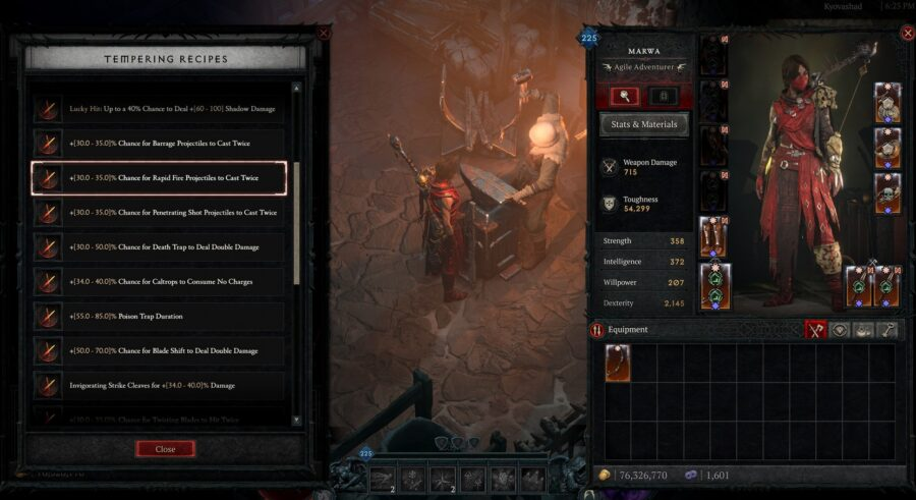Select the magnifying glass profile tab
This screenshot has width=916, height=500.
pos(625,96)
